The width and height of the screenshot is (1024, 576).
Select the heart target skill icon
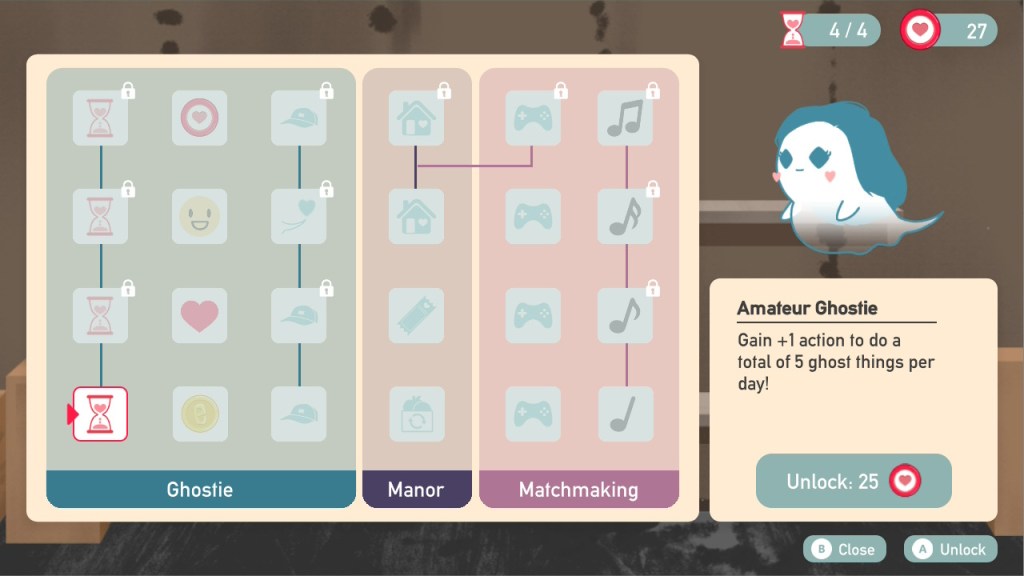coord(199,118)
